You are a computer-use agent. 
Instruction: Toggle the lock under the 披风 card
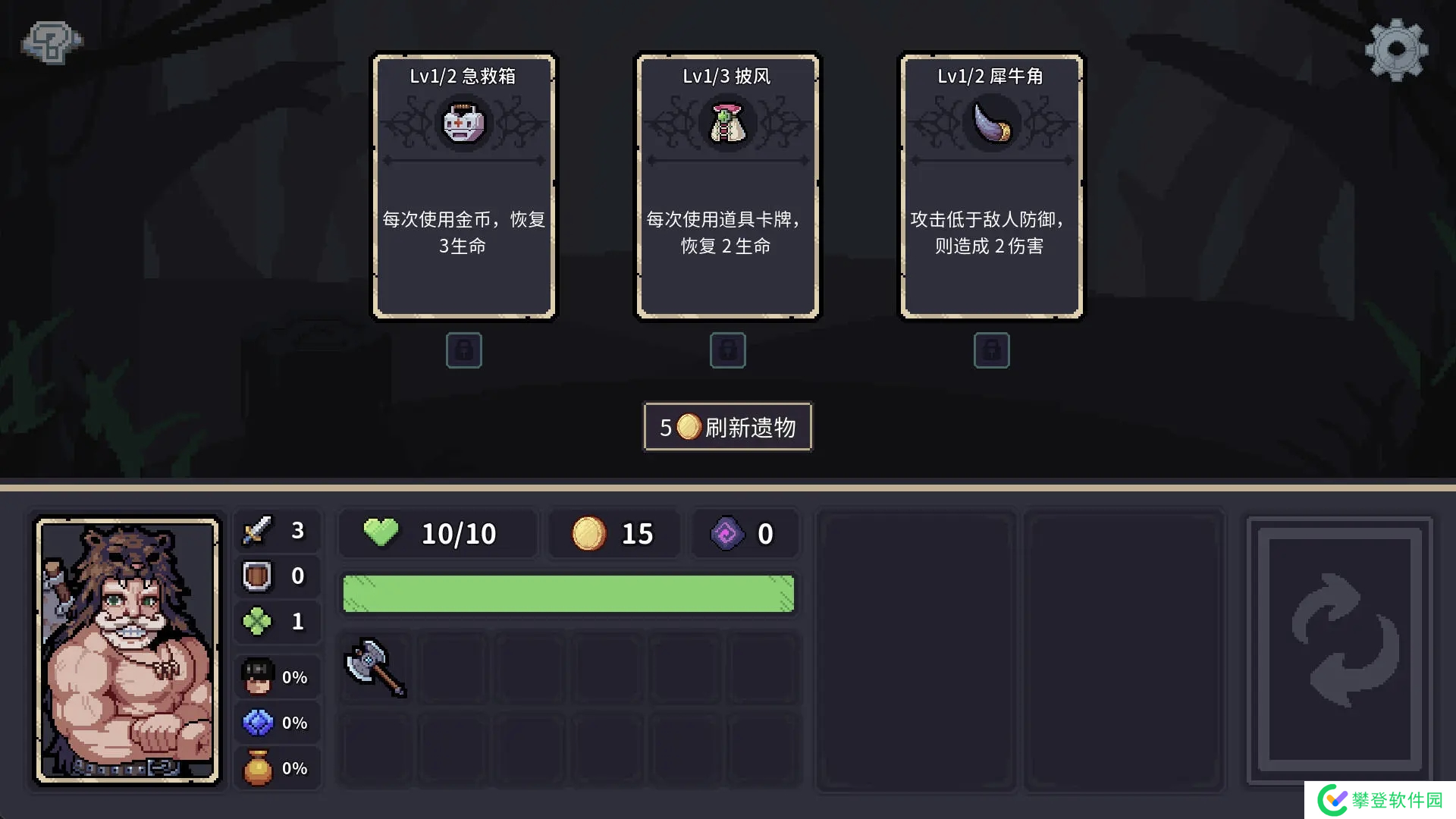(x=727, y=350)
